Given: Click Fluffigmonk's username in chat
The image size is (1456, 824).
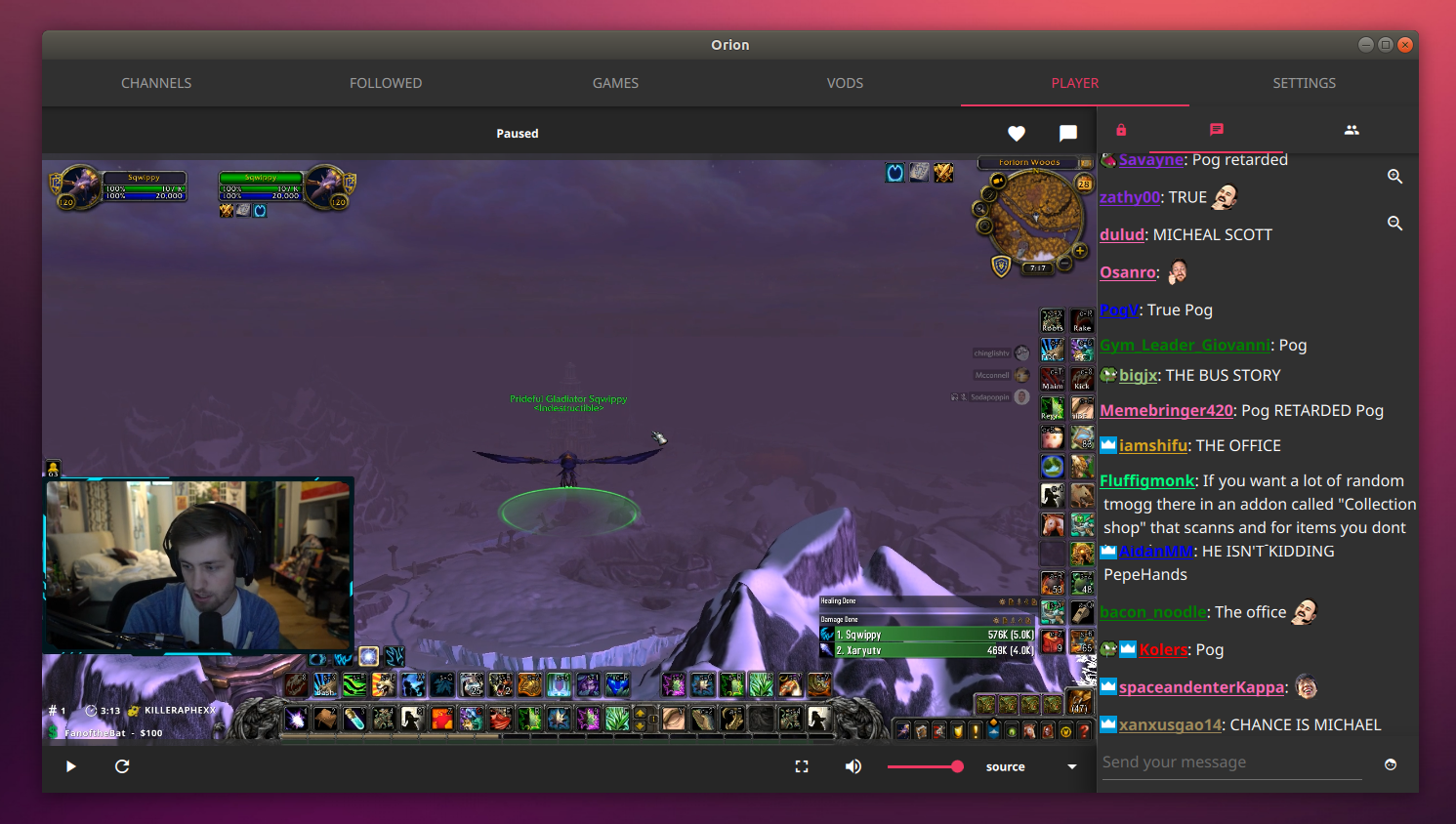Looking at the screenshot, I should coord(1146,480).
